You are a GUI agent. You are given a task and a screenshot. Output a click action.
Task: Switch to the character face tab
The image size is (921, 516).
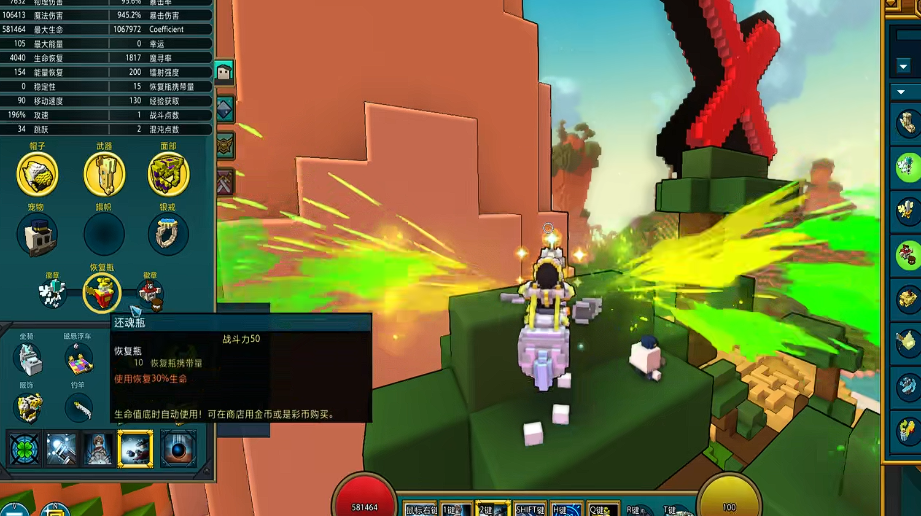tap(224, 72)
